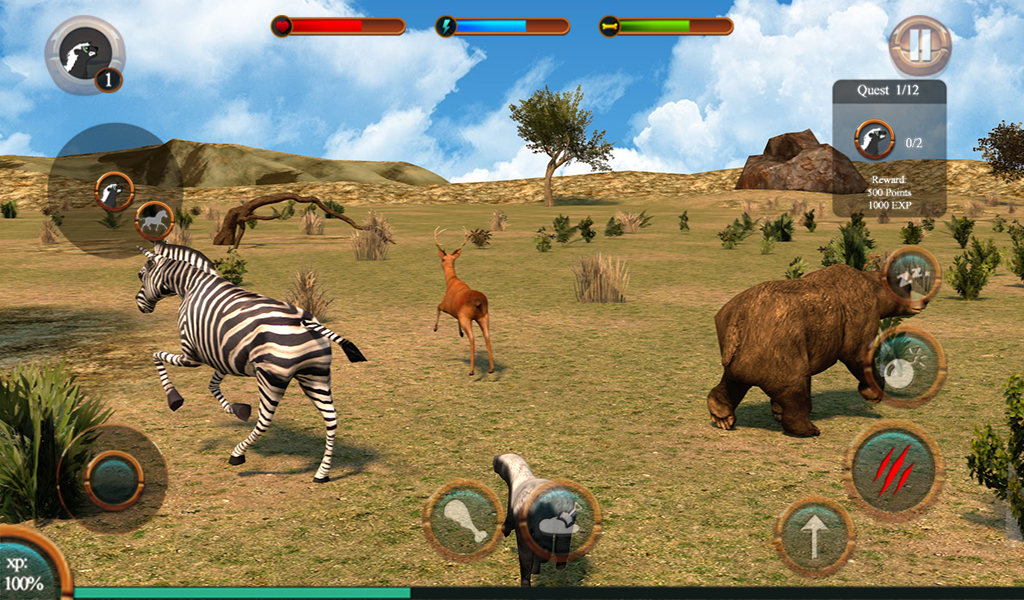Image resolution: width=1024 pixels, height=600 pixels.
Task: Open the honey badger profile portrait
Action: pyautogui.click(x=84, y=55)
